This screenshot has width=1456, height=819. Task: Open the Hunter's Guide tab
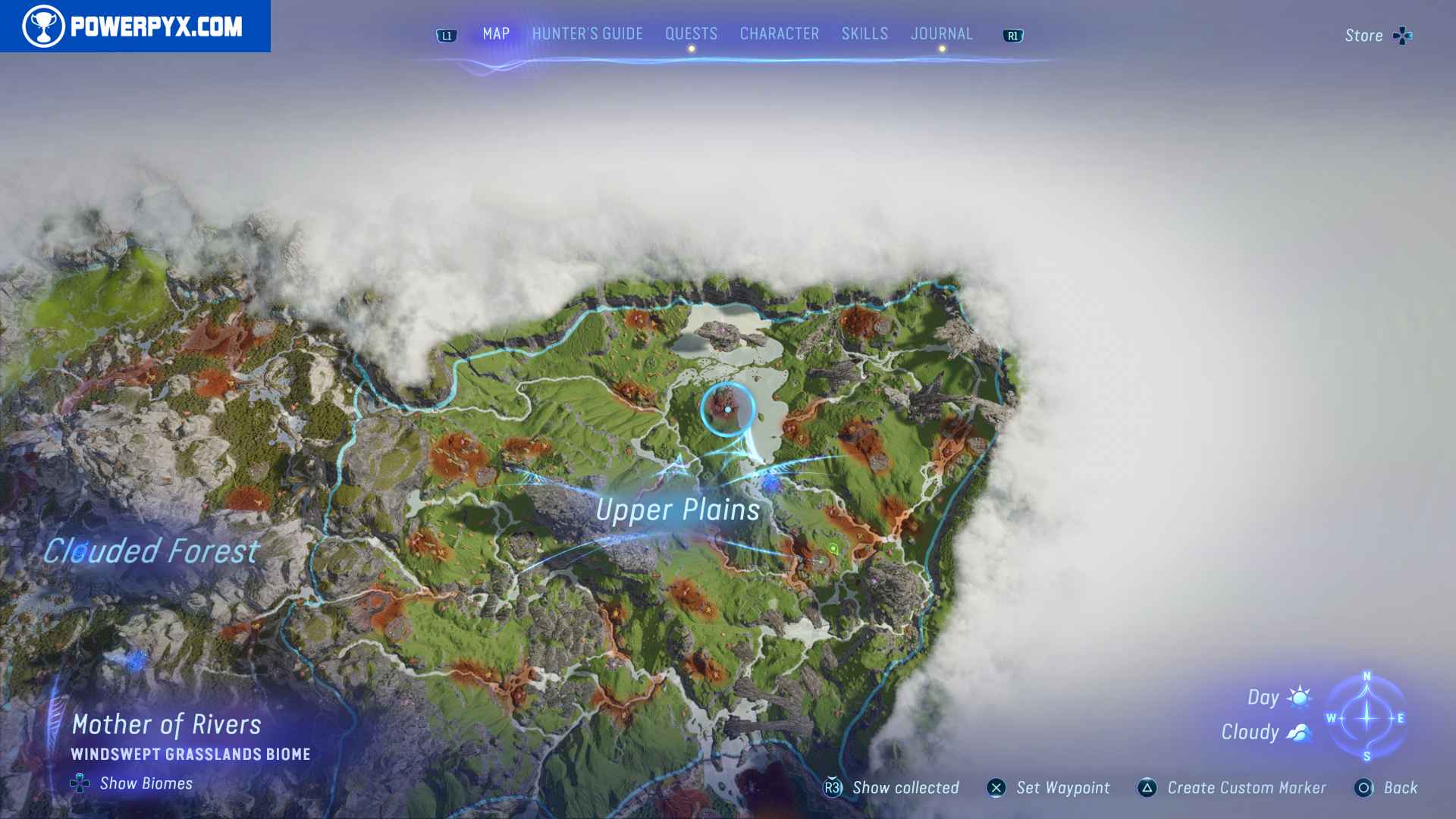pos(587,33)
